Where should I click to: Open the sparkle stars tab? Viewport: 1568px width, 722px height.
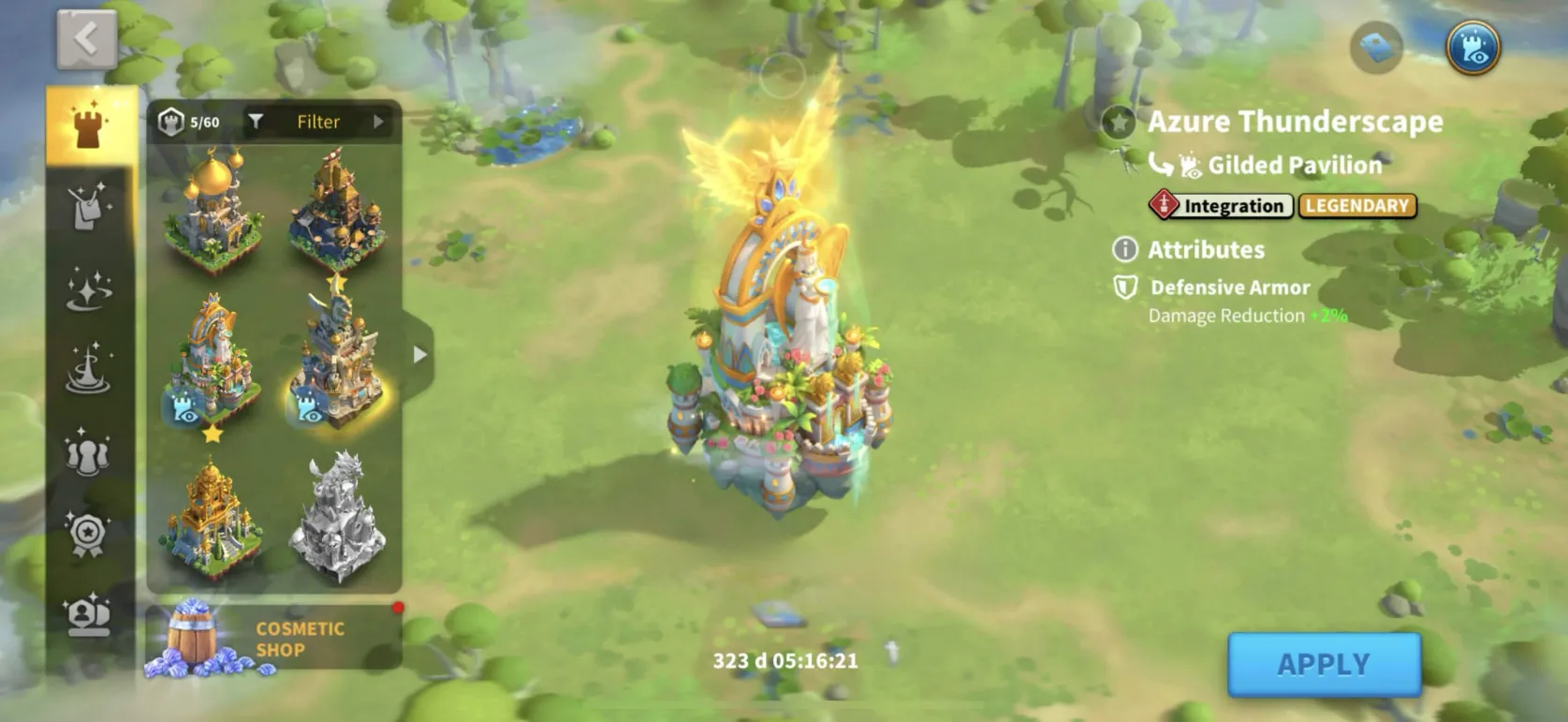[90, 288]
